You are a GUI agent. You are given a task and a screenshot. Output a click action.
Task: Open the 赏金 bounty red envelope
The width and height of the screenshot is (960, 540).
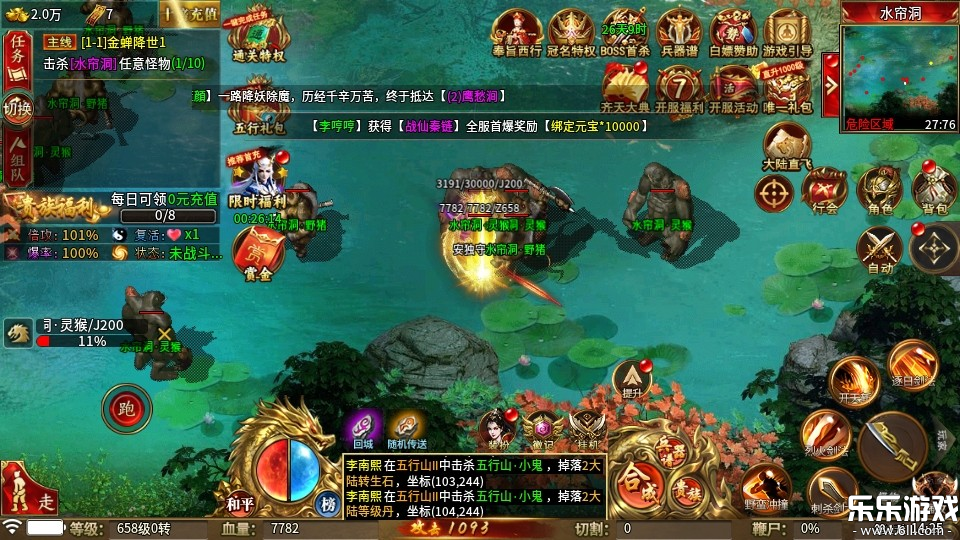pos(258,253)
